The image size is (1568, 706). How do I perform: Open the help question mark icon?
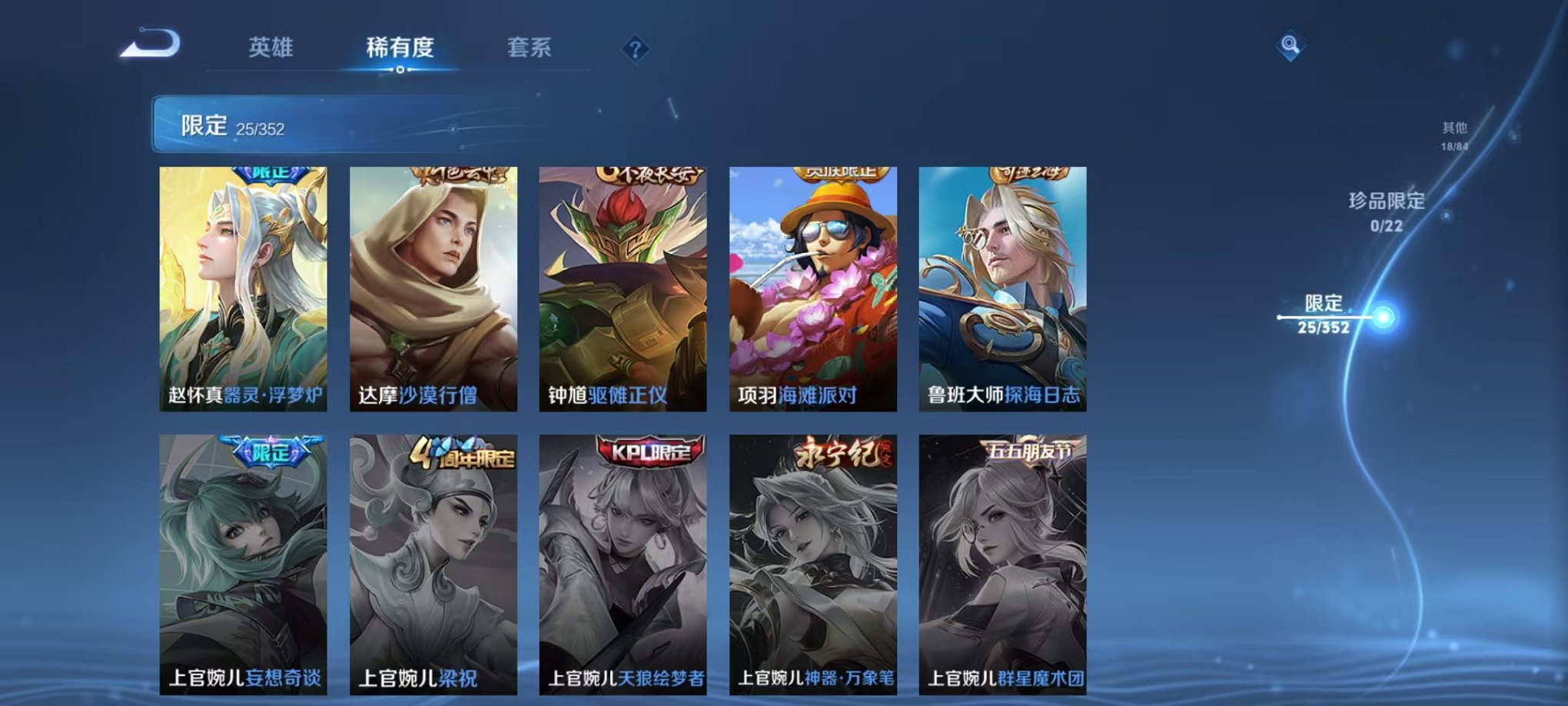click(633, 50)
